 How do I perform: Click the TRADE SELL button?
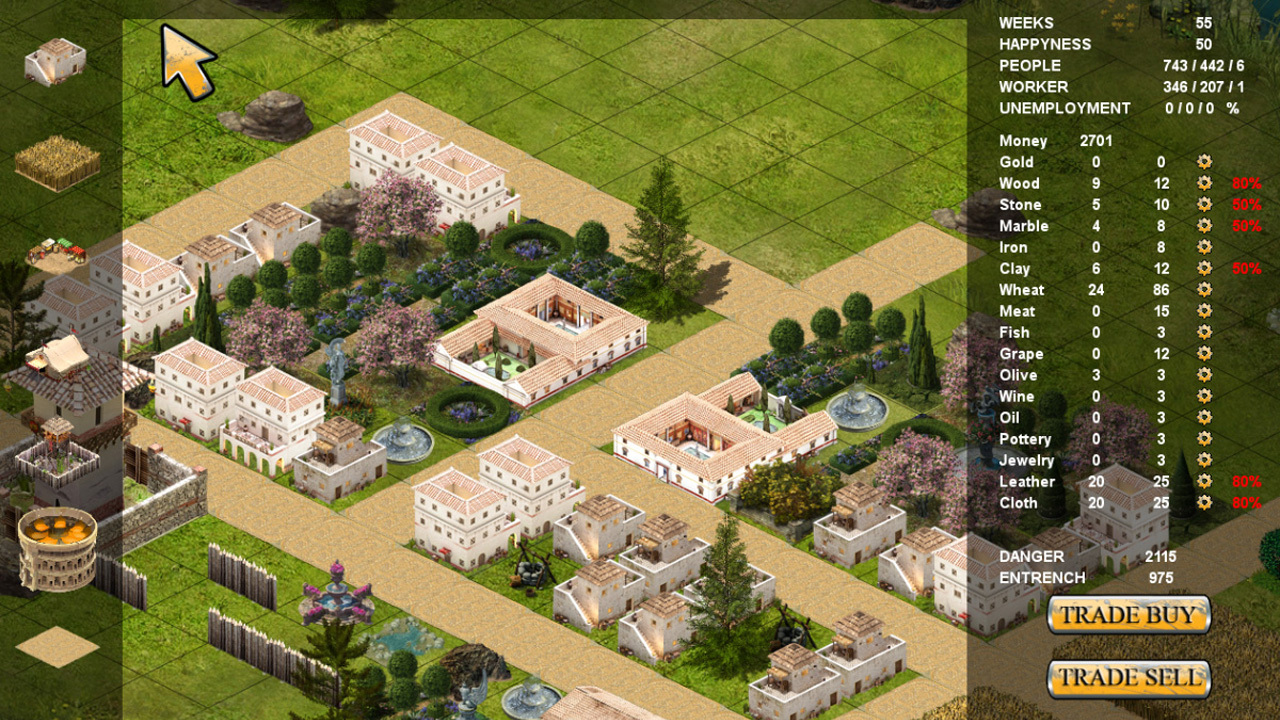[x=1128, y=677]
